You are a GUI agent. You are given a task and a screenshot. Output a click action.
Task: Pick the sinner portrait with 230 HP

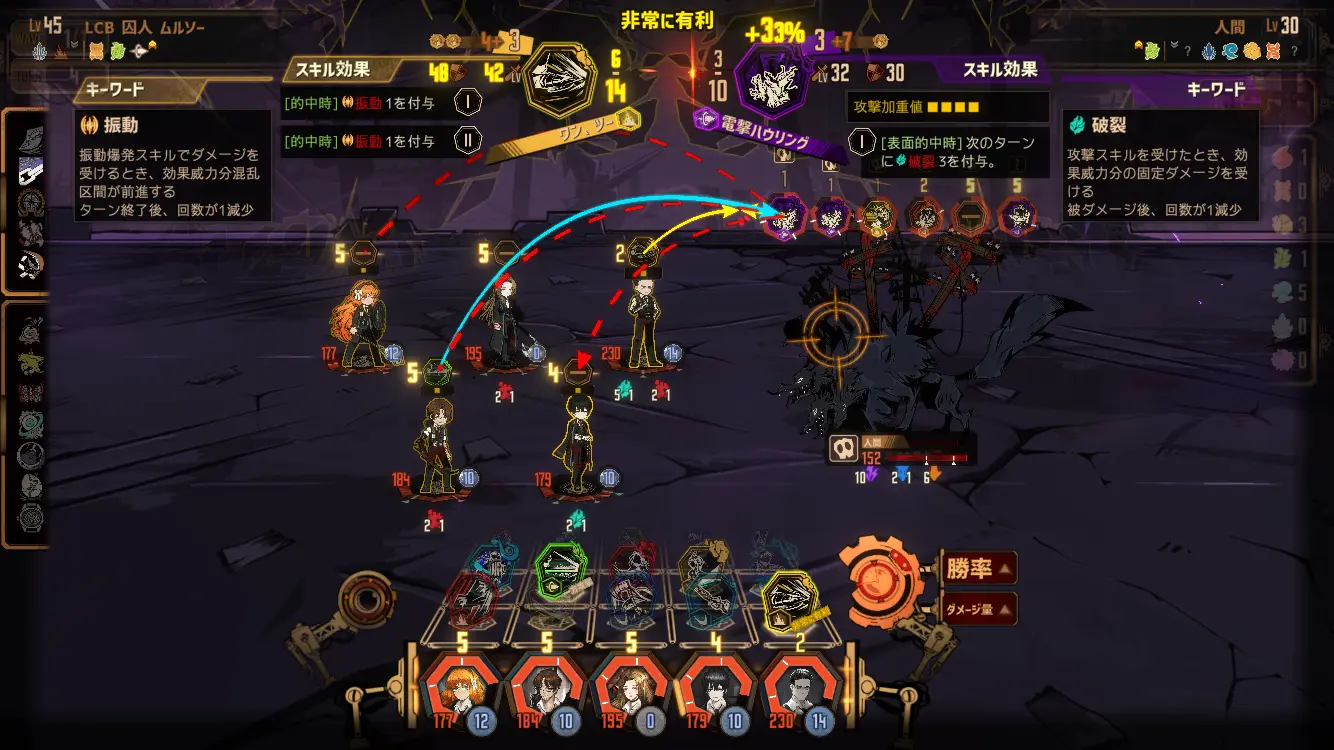coord(803,691)
